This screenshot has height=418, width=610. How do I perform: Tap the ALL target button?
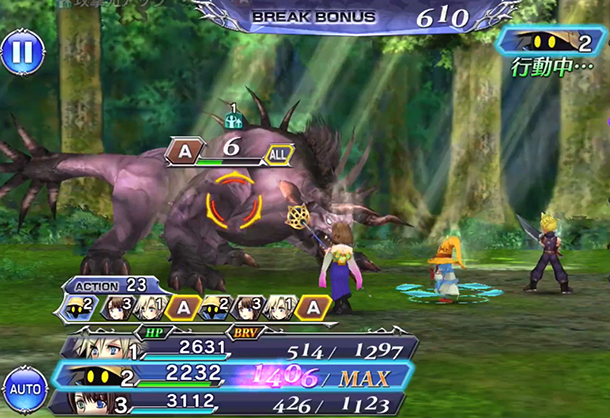[279, 153]
